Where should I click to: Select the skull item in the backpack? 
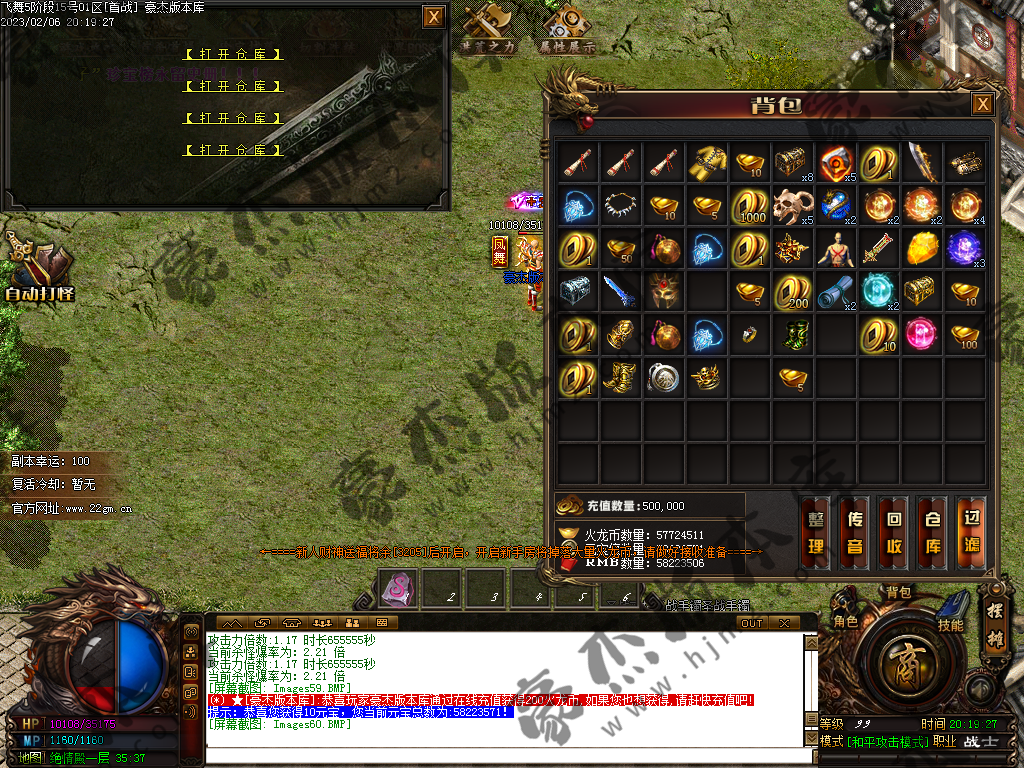click(x=792, y=204)
